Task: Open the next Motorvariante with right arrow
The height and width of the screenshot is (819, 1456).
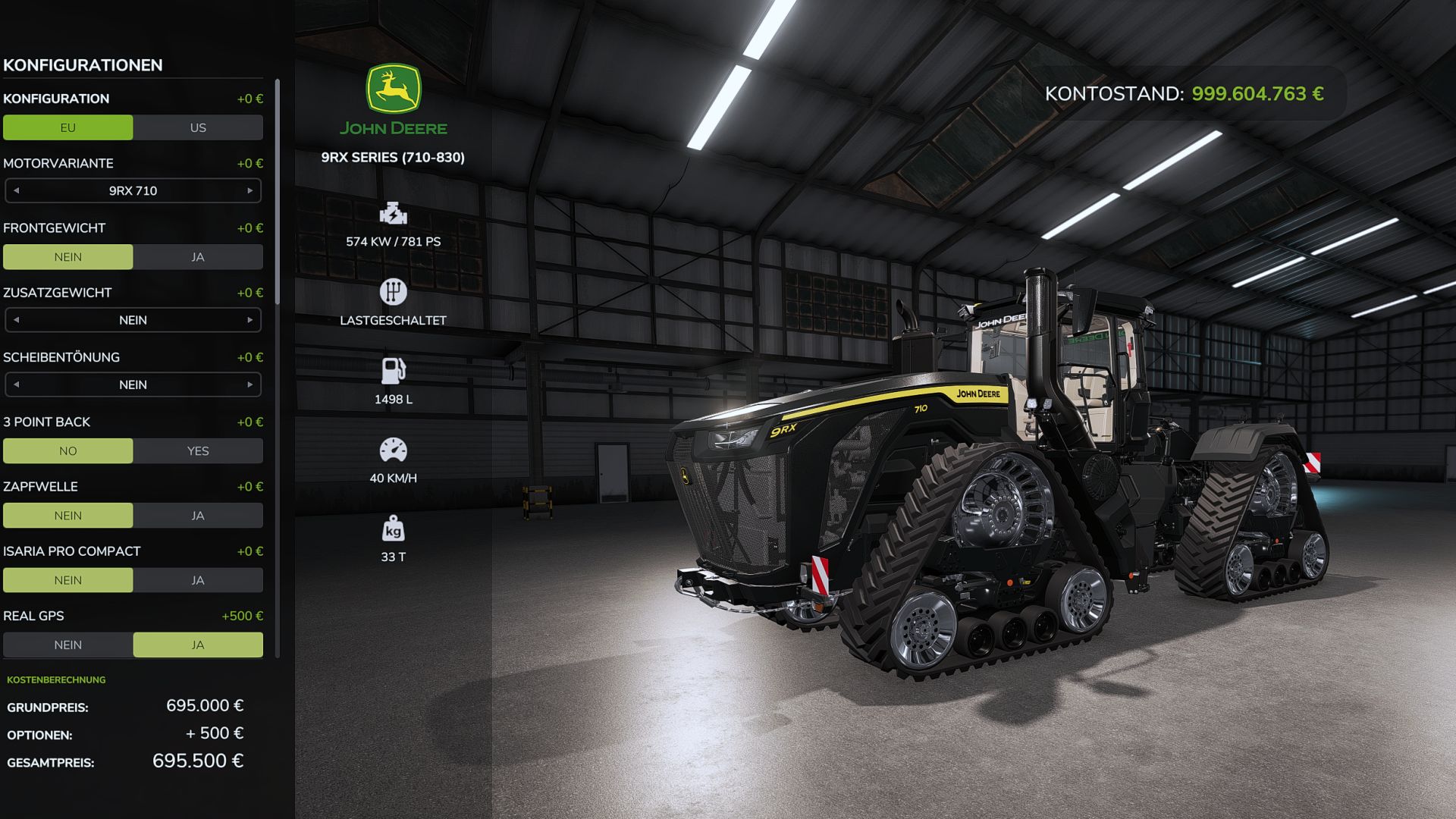Action: [252, 190]
